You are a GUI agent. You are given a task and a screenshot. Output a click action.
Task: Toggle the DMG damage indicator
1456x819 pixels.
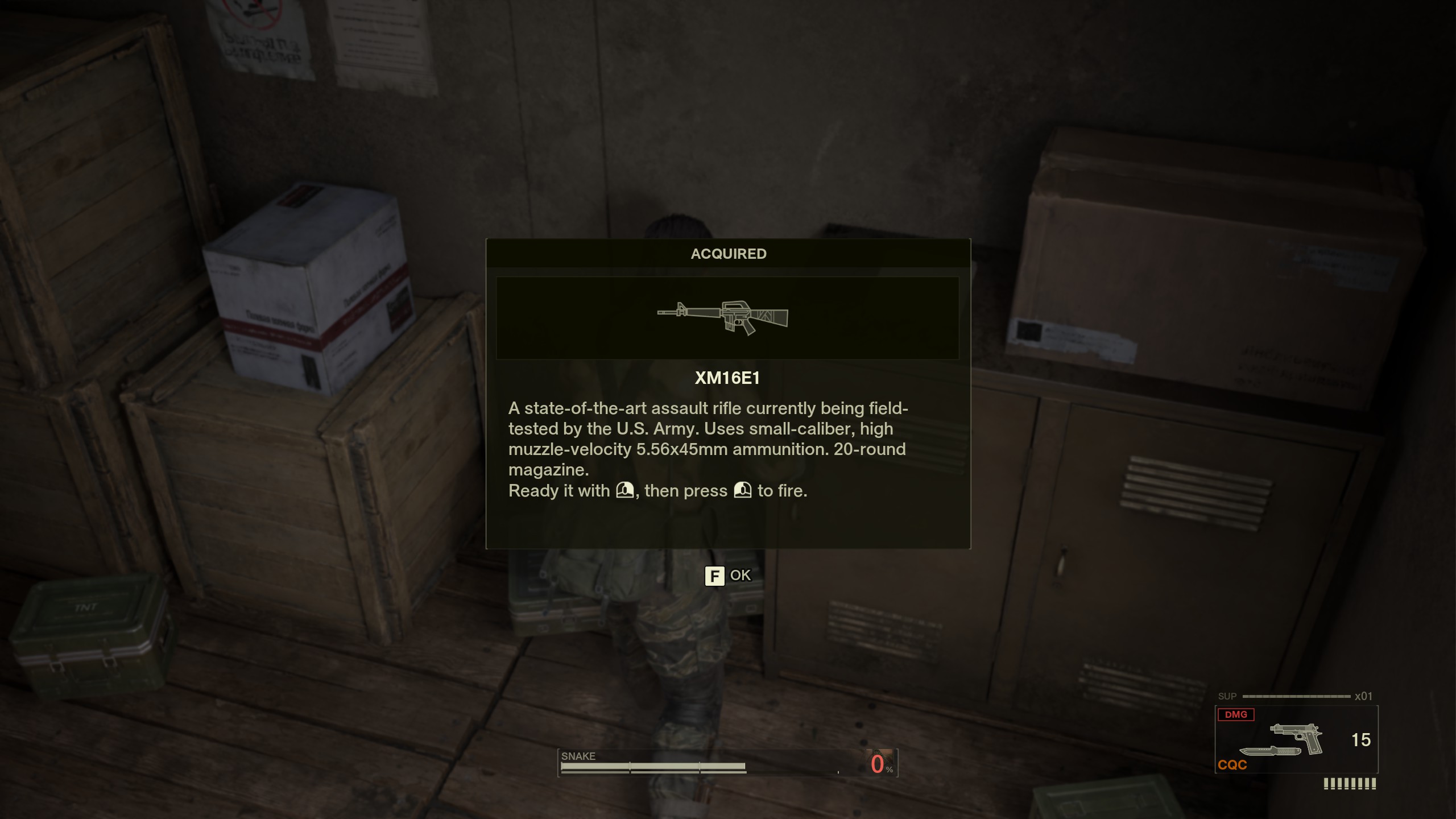click(x=1238, y=714)
